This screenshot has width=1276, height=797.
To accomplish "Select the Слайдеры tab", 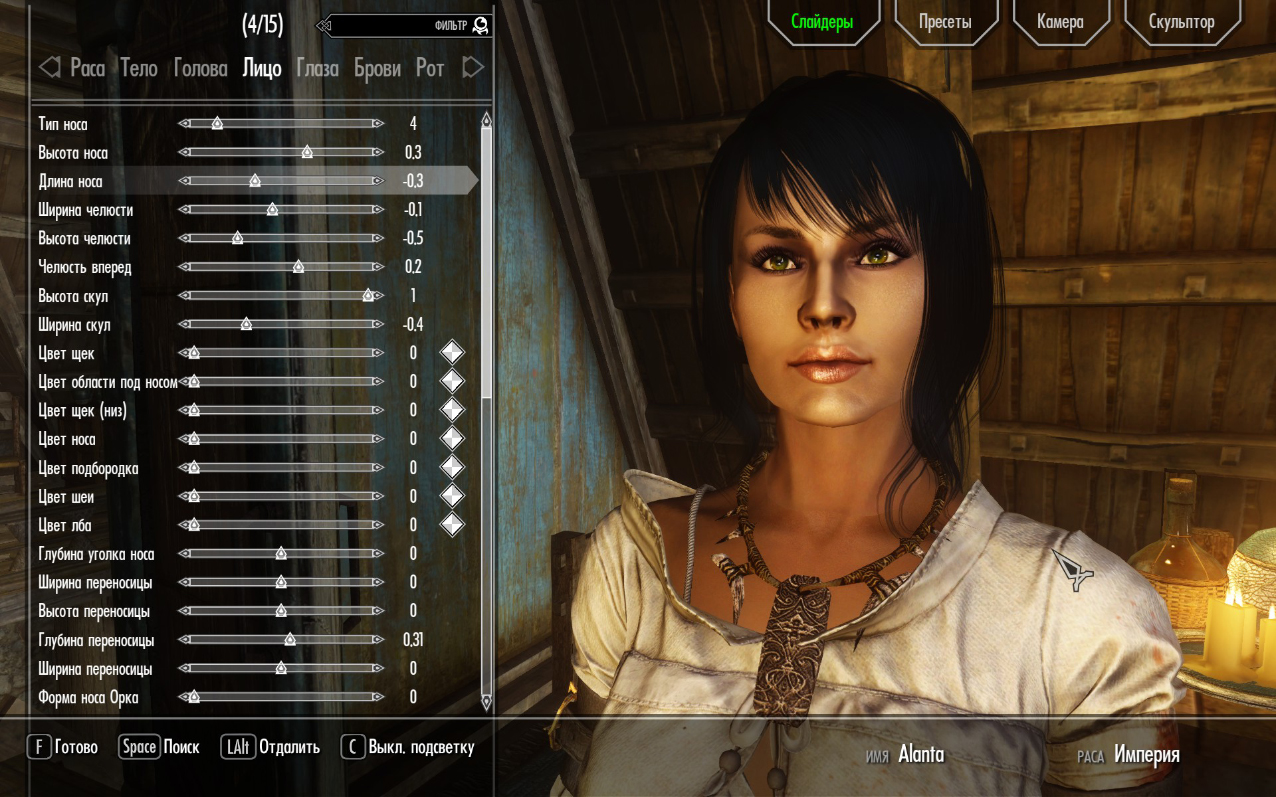I will click(822, 22).
